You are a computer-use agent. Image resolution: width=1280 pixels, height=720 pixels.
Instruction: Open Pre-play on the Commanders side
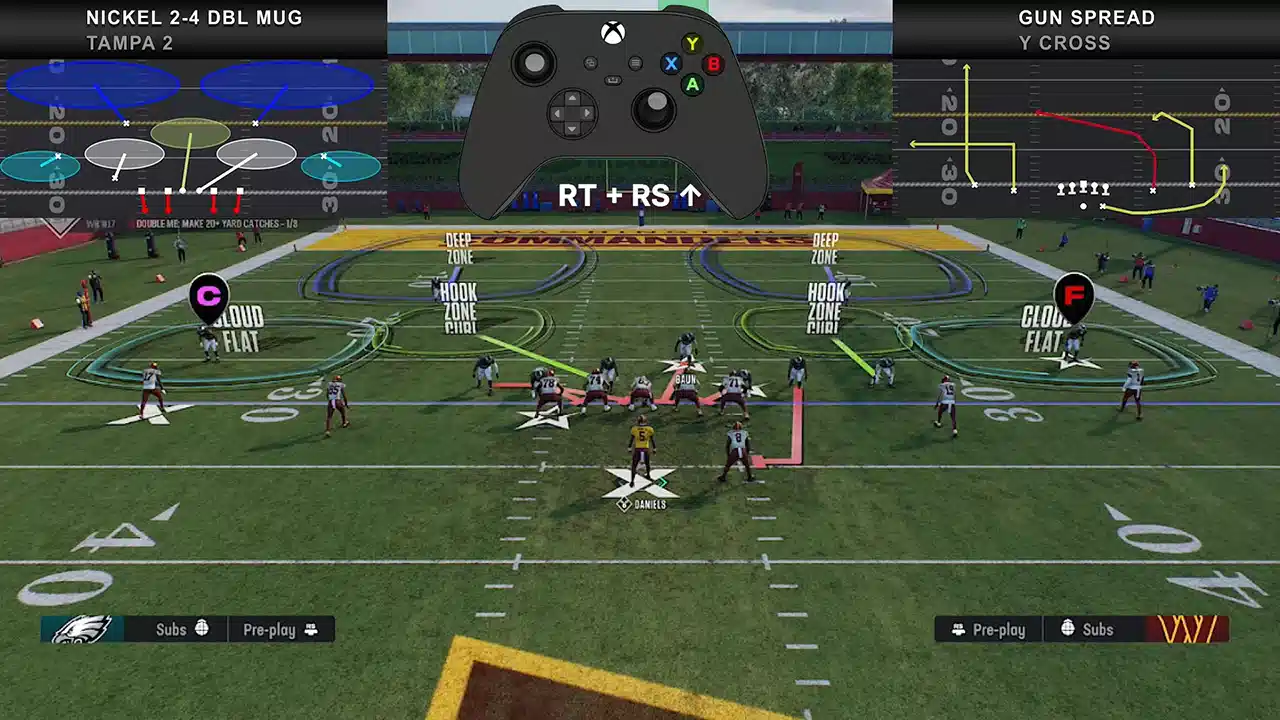[x=990, y=629]
